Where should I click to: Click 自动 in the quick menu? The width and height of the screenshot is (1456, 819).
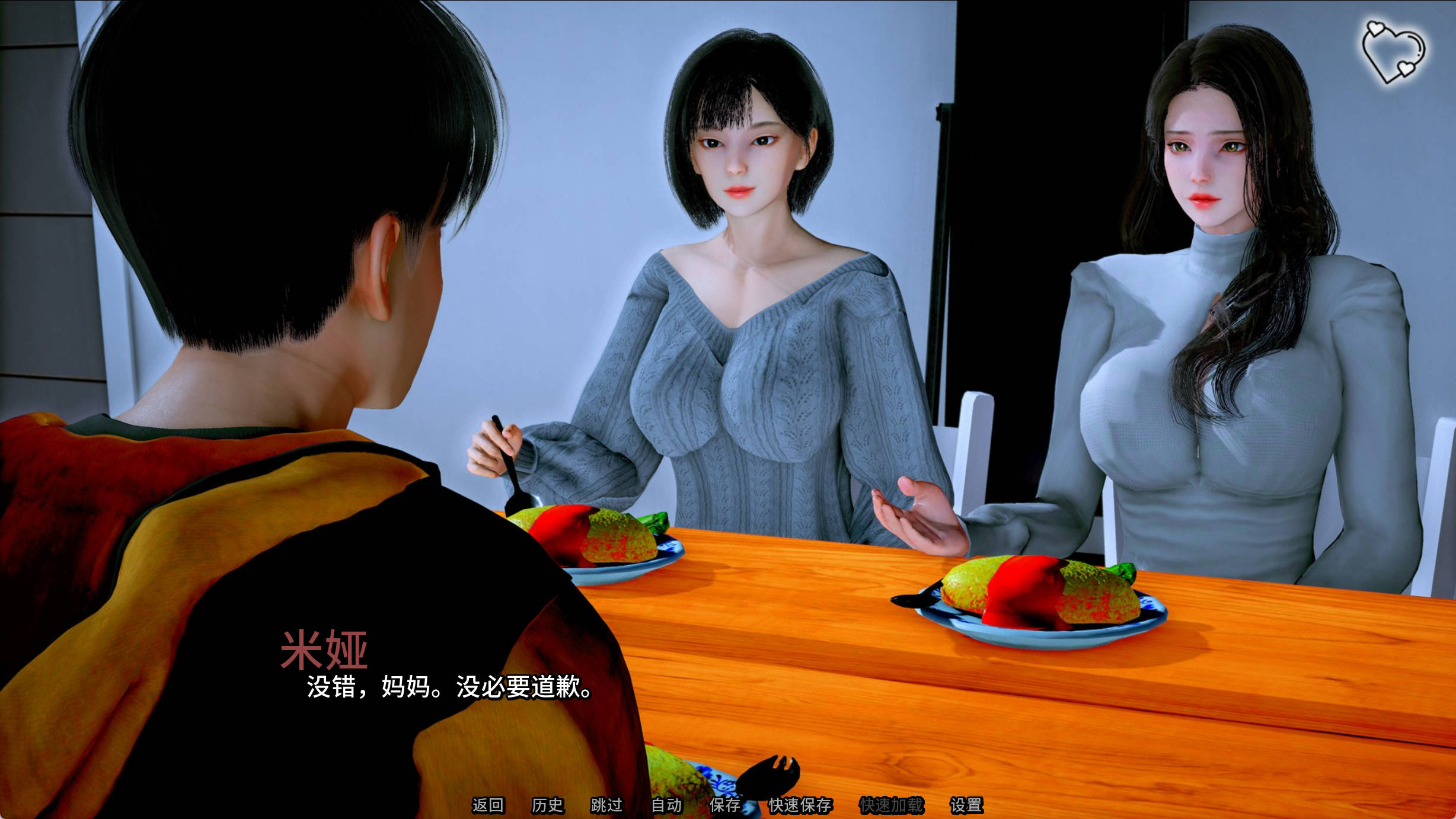[x=669, y=804]
